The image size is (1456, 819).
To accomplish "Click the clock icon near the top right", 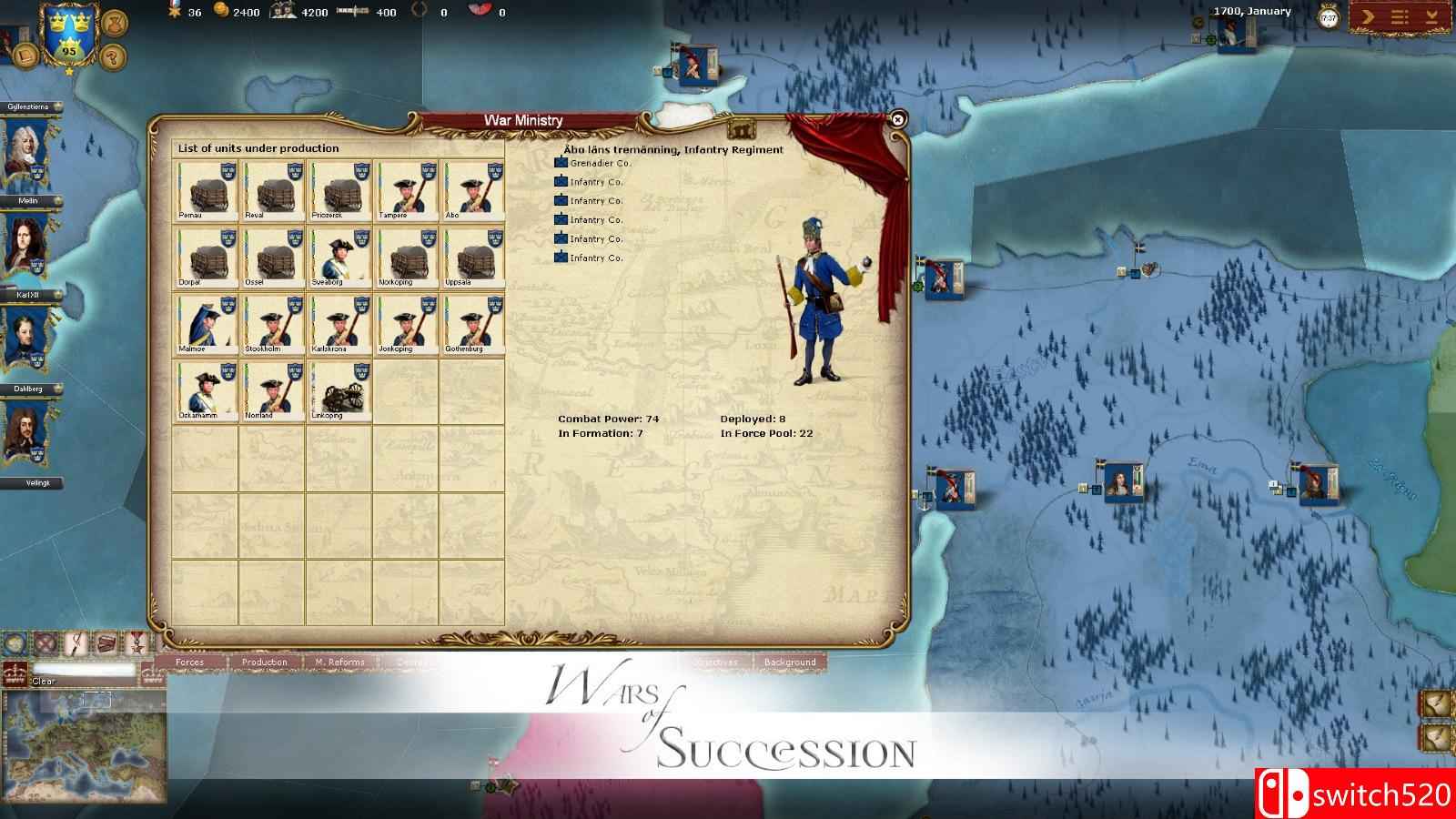I will tap(1328, 16).
